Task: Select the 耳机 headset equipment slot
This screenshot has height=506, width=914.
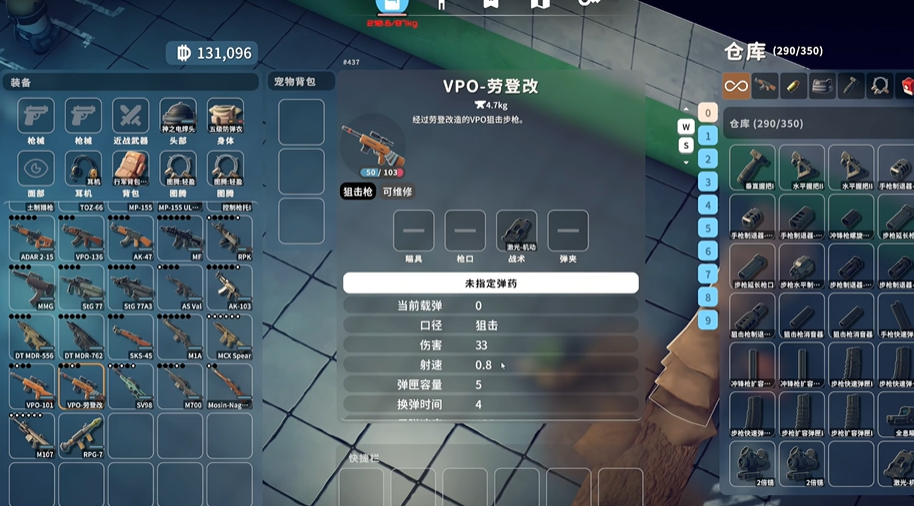Action: tap(83, 169)
